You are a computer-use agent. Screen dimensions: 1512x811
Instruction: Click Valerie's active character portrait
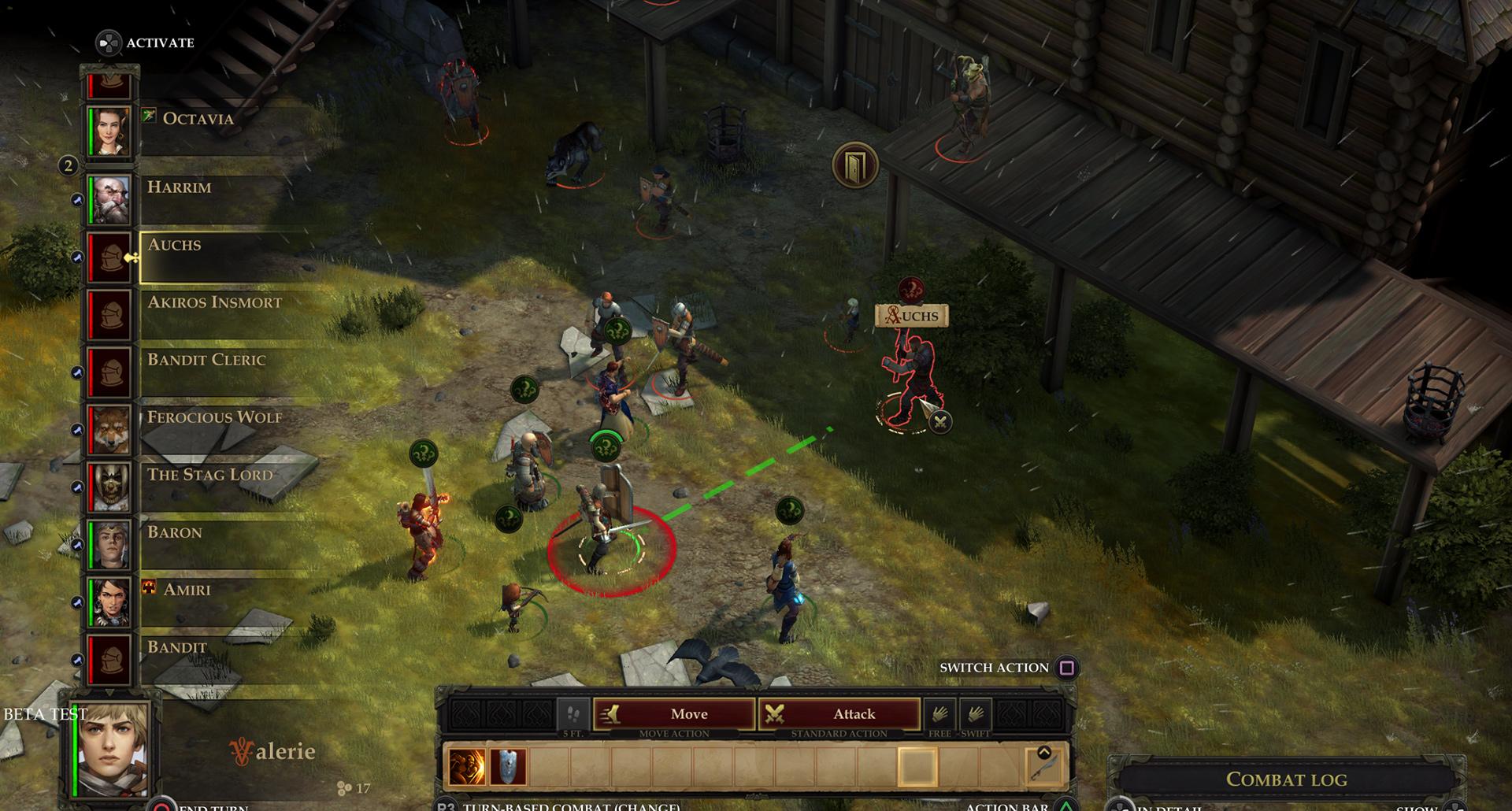pos(113,750)
